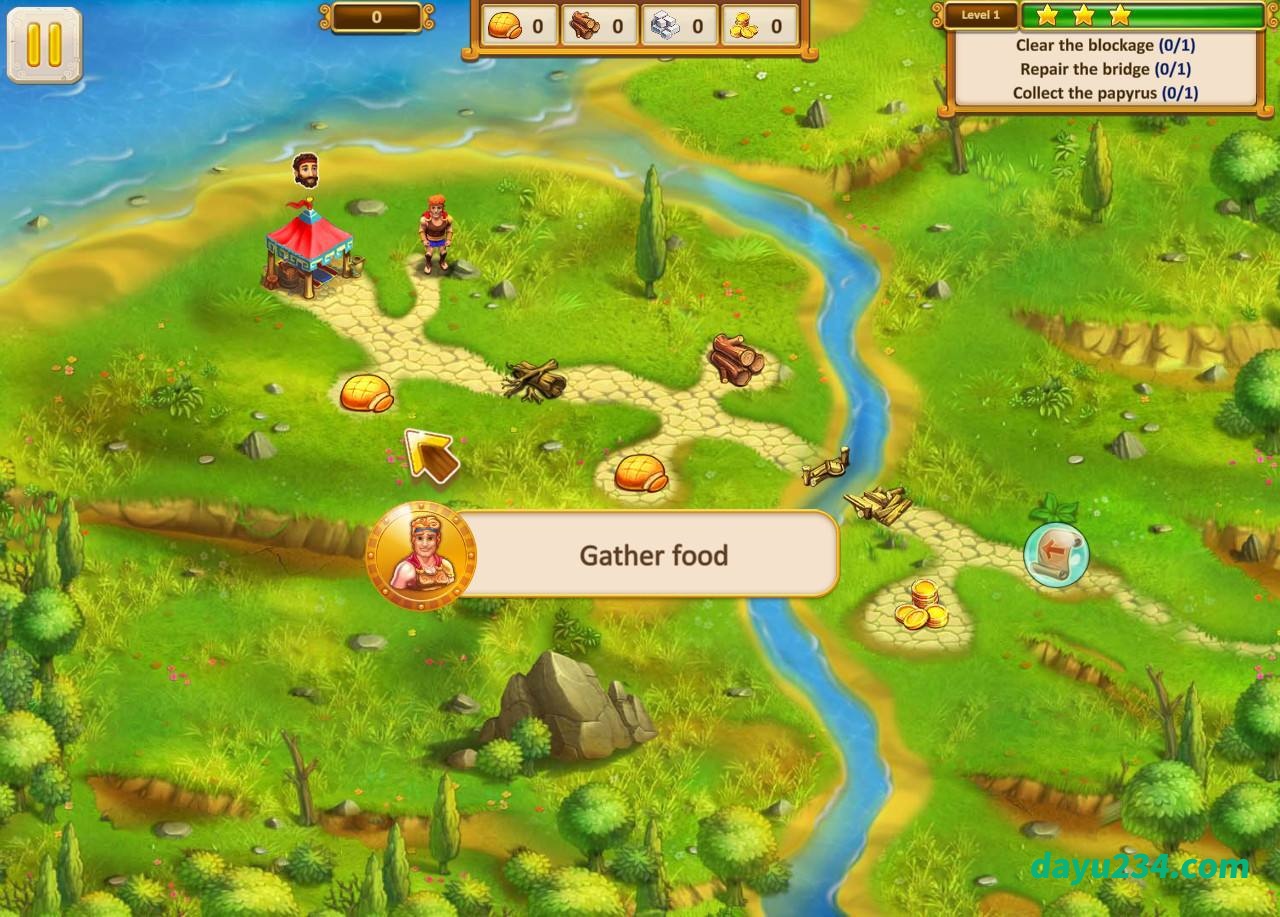Select the papyrus scroll bubble marker

1056,553
